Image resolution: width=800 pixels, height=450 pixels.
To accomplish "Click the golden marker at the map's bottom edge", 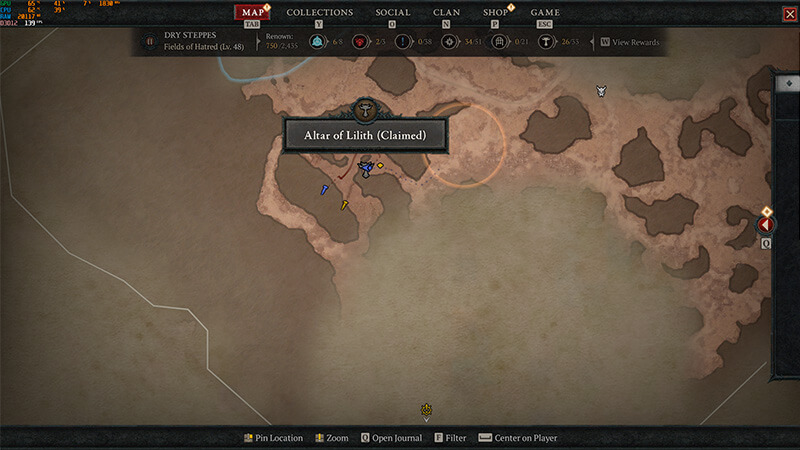I will tap(427, 409).
